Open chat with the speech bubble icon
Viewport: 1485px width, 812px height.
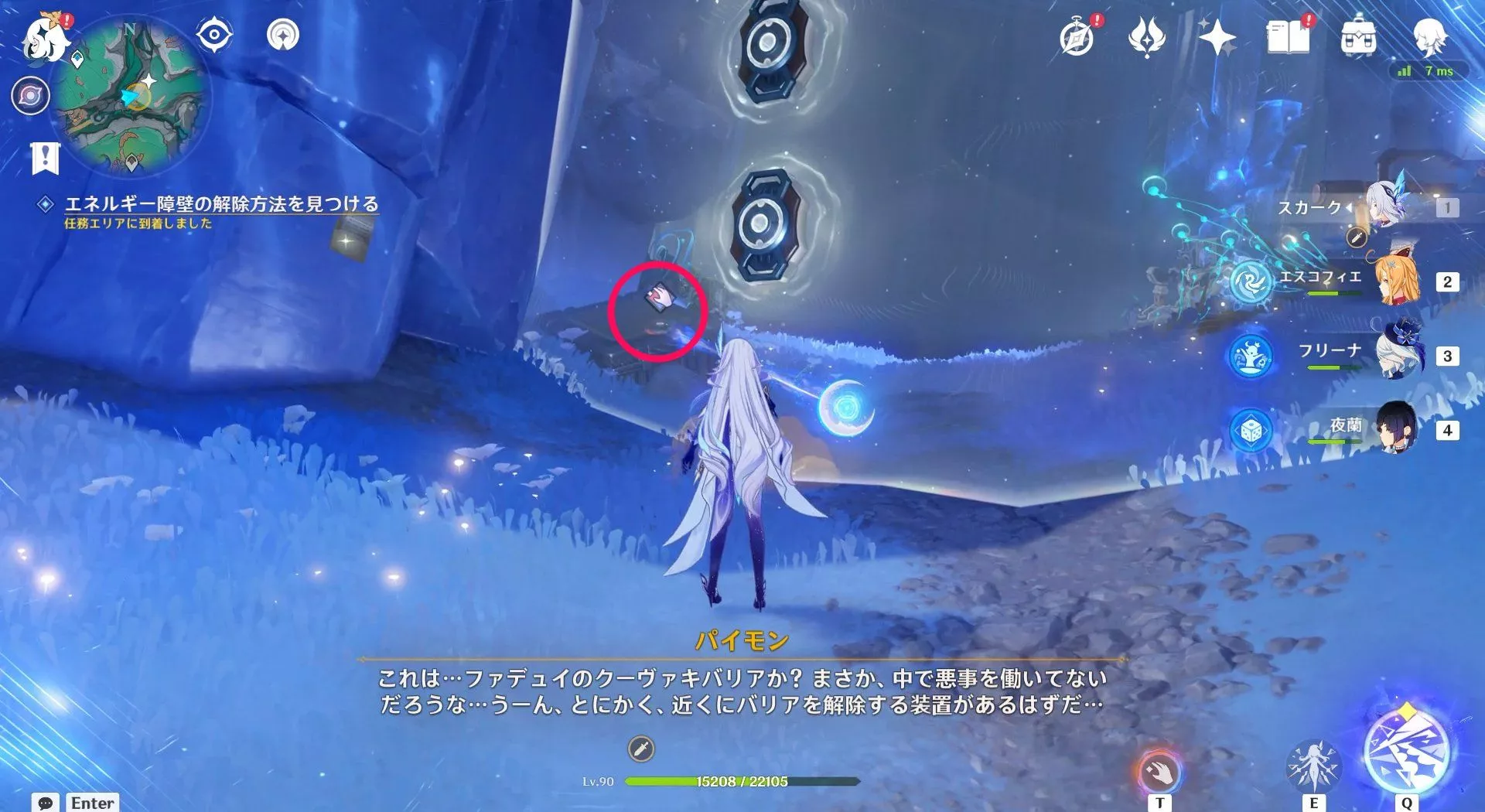click(45, 802)
